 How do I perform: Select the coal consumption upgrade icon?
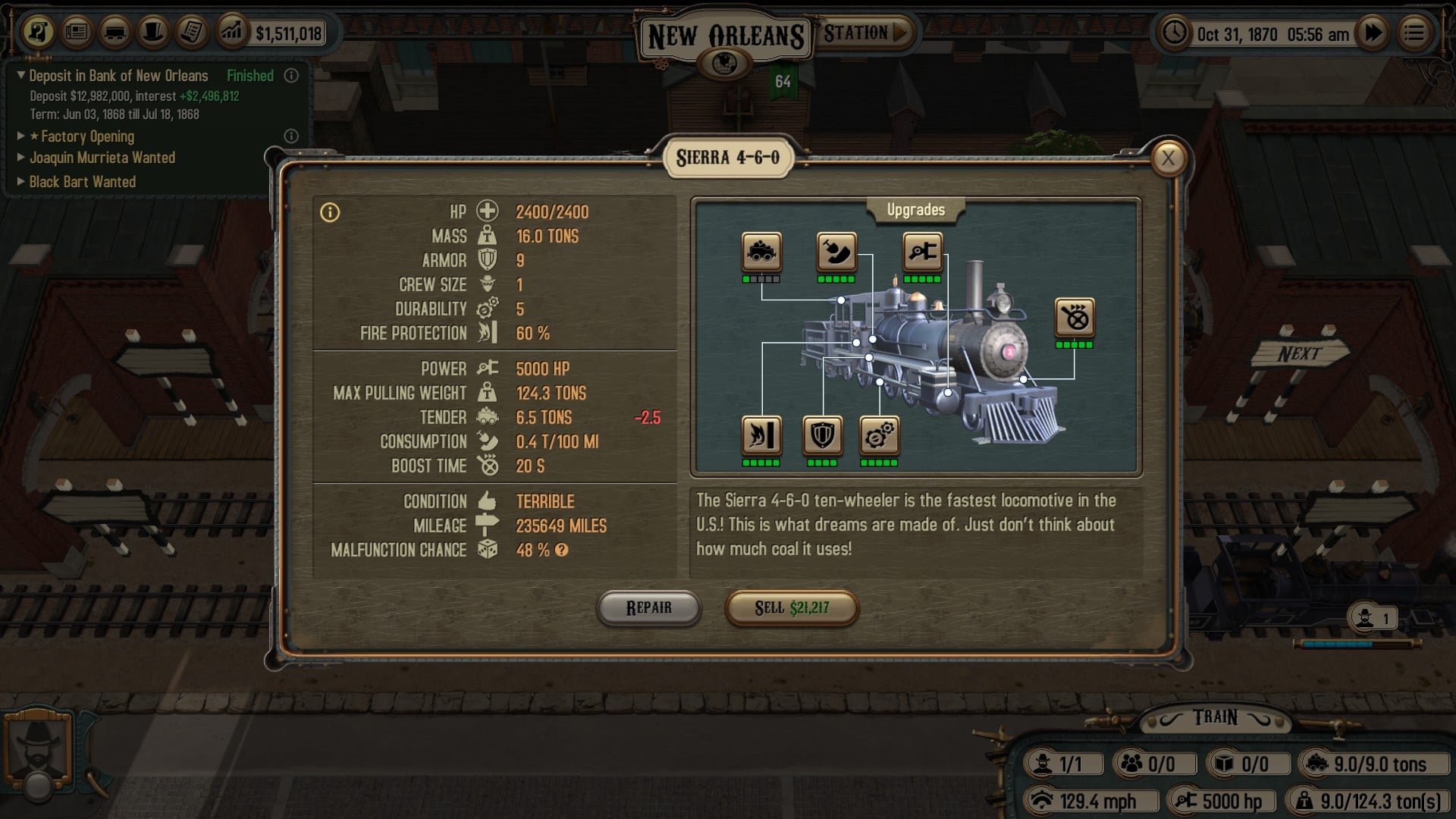point(836,252)
